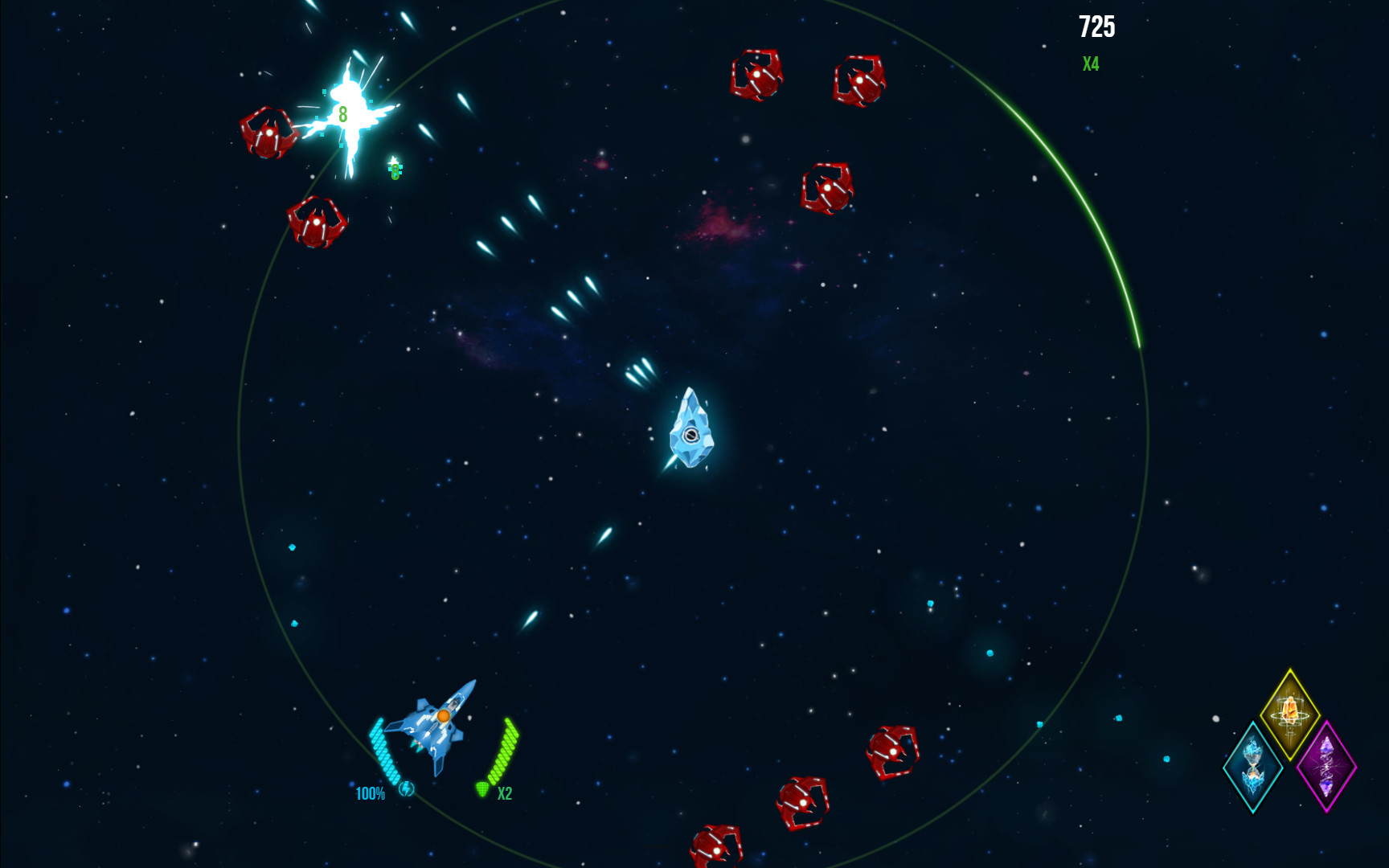Target the red enemy near top right corner
Viewport: 1389px width, 868px height.
(x=859, y=80)
